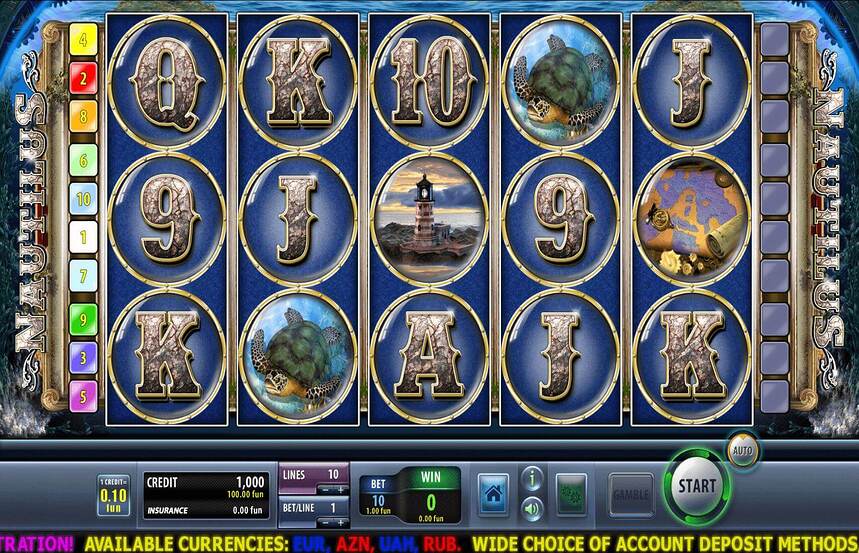The height and width of the screenshot is (553, 859).
Task: Click the green icon button beside Gamble
Action: pyautogui.click(x=571, y=494)
